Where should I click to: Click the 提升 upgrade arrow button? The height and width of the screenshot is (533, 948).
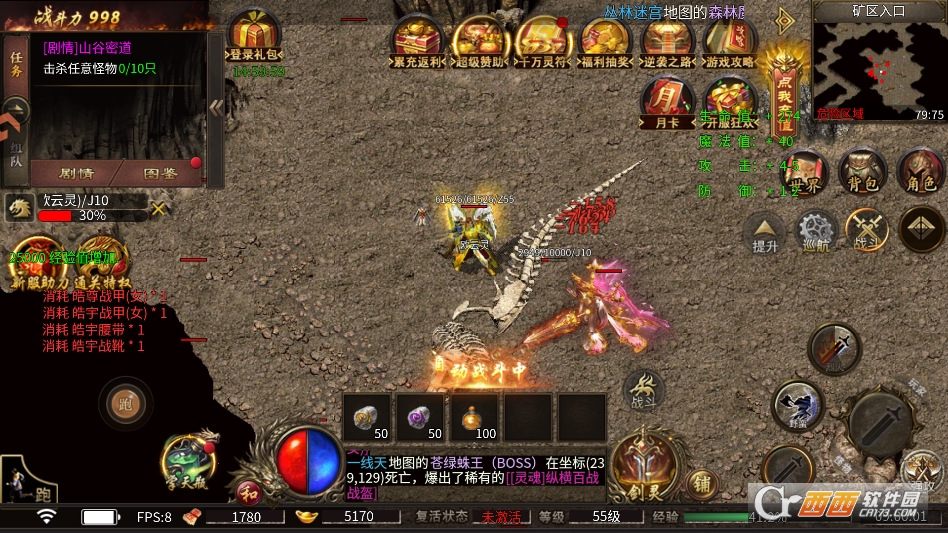click(x=765, y=232)
